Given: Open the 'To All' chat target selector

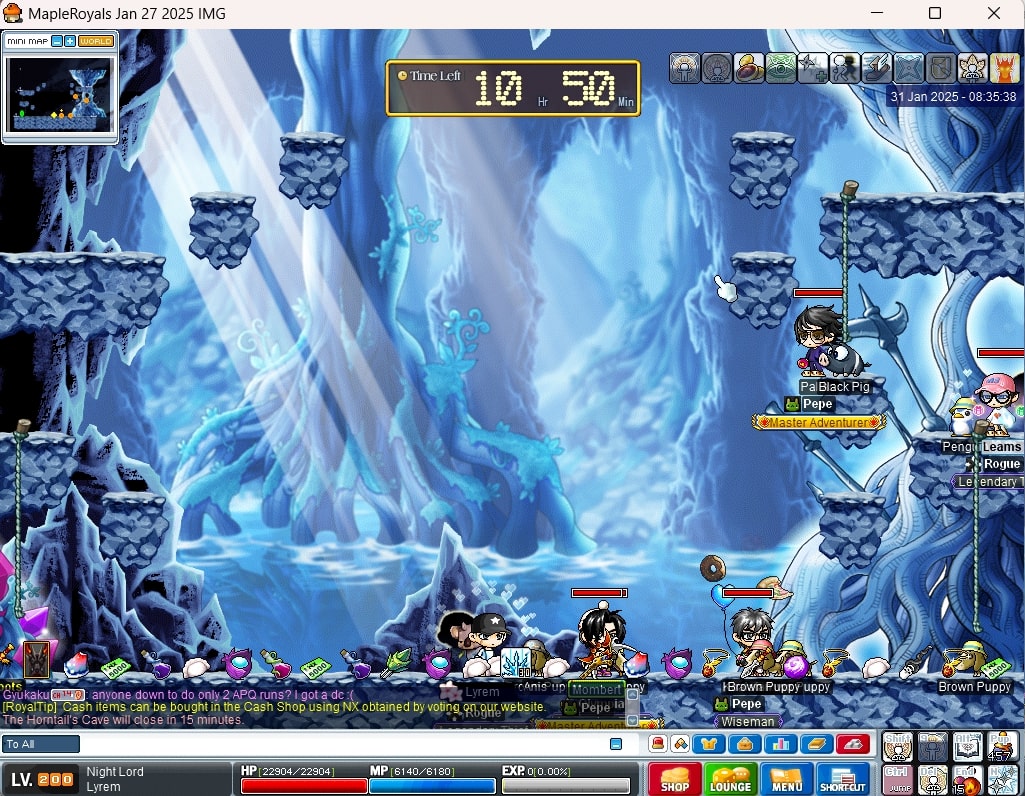Looking at the screenshot, I should 41,744.
